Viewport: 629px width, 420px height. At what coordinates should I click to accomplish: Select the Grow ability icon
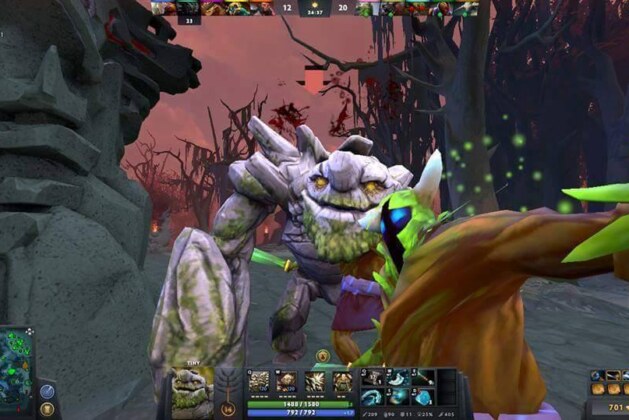342,381
